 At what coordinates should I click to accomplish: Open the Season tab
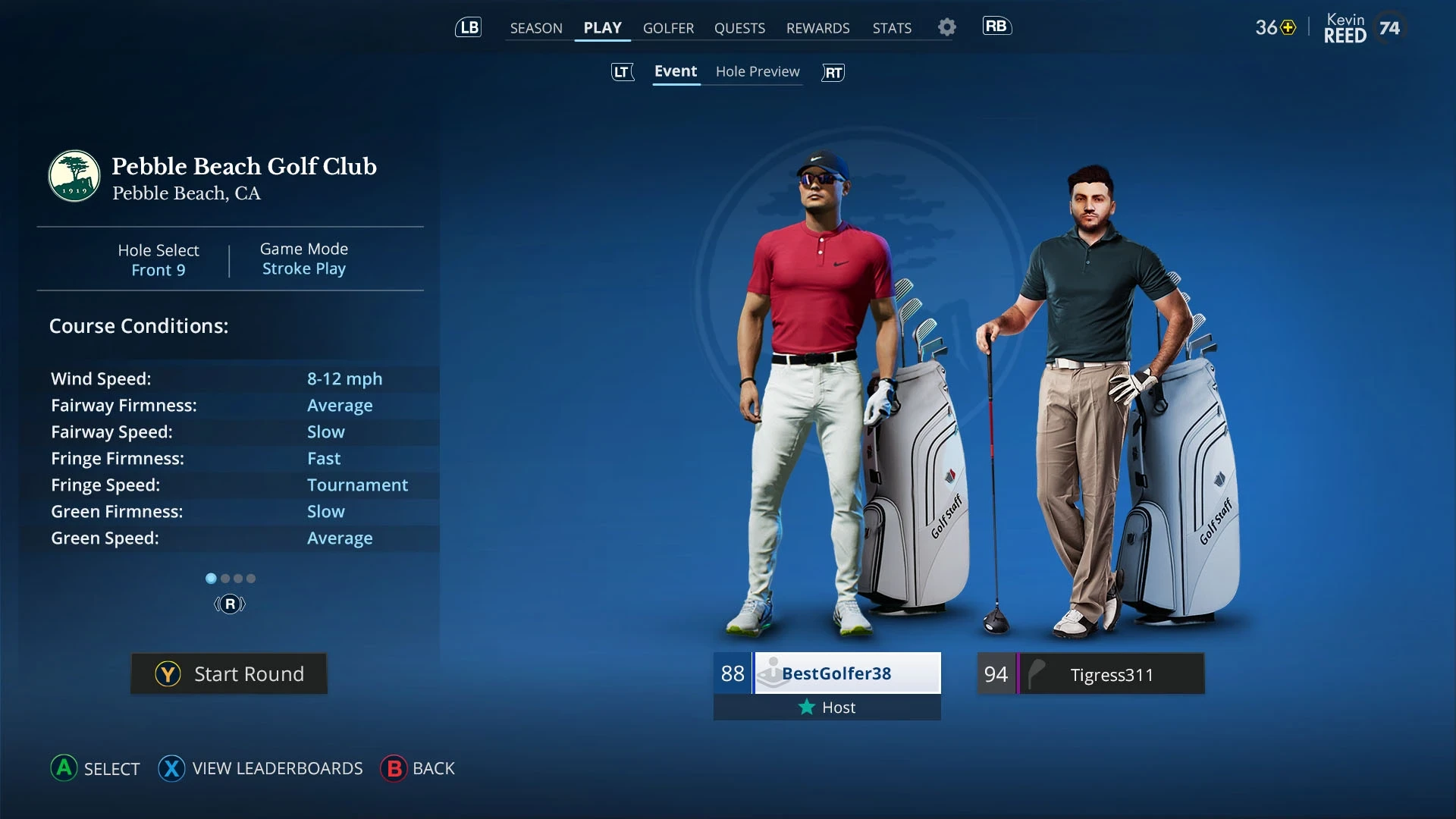535,28
